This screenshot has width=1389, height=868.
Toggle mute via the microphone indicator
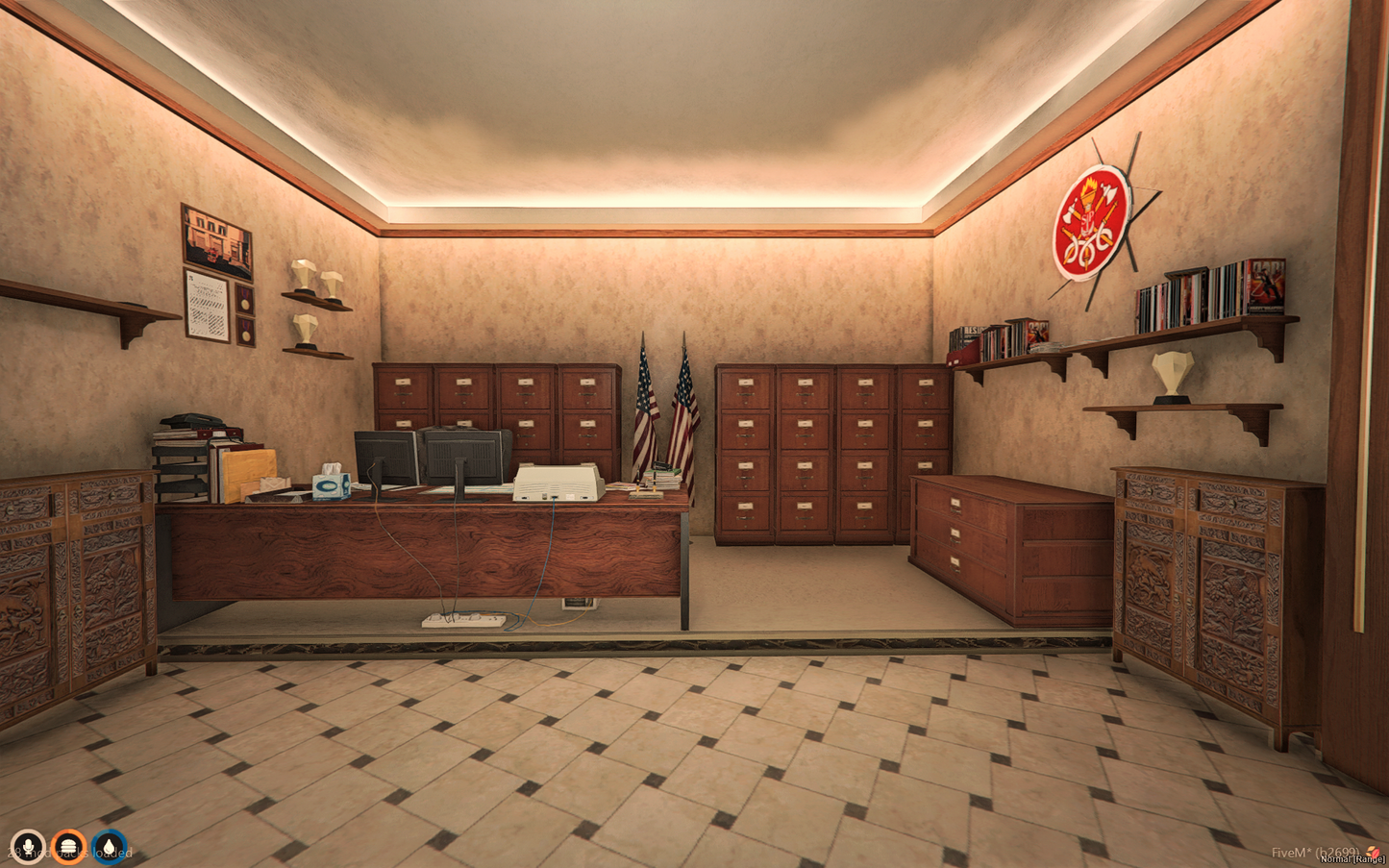[x=28, y=847]
